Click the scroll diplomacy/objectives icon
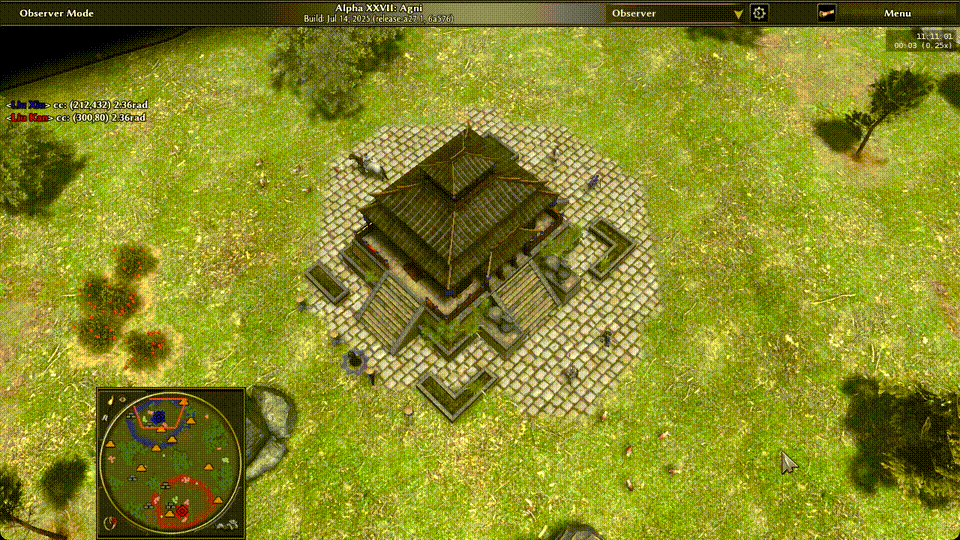960x540 pixels. (x=827, y=13)
